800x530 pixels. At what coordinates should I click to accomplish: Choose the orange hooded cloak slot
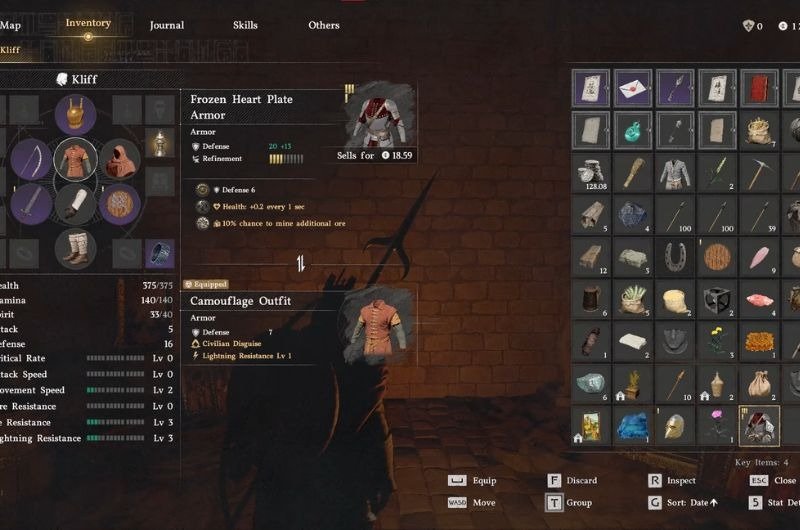(x=120, y=159)
